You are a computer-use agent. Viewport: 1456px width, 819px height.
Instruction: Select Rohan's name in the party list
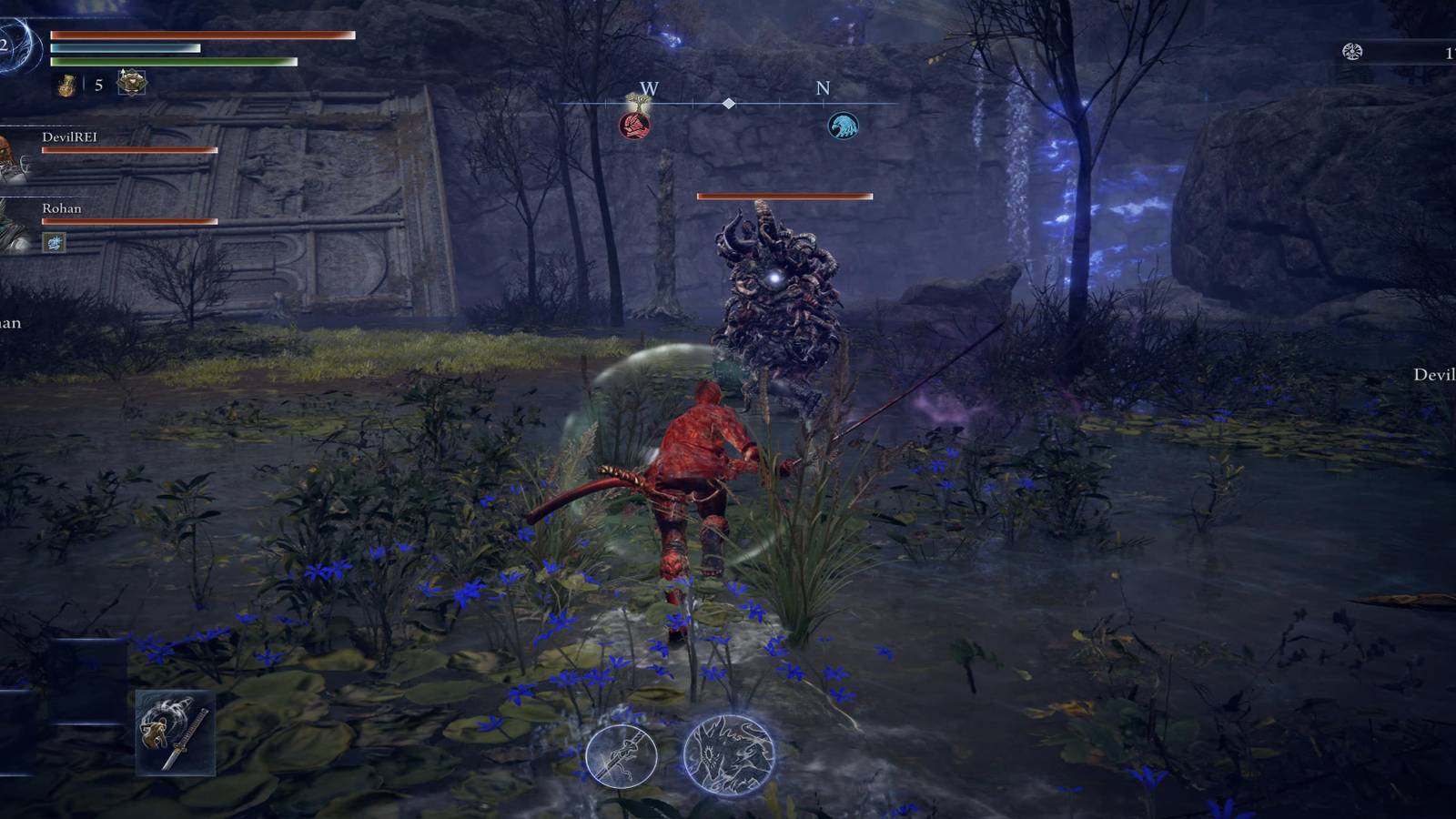coord(61,210)
